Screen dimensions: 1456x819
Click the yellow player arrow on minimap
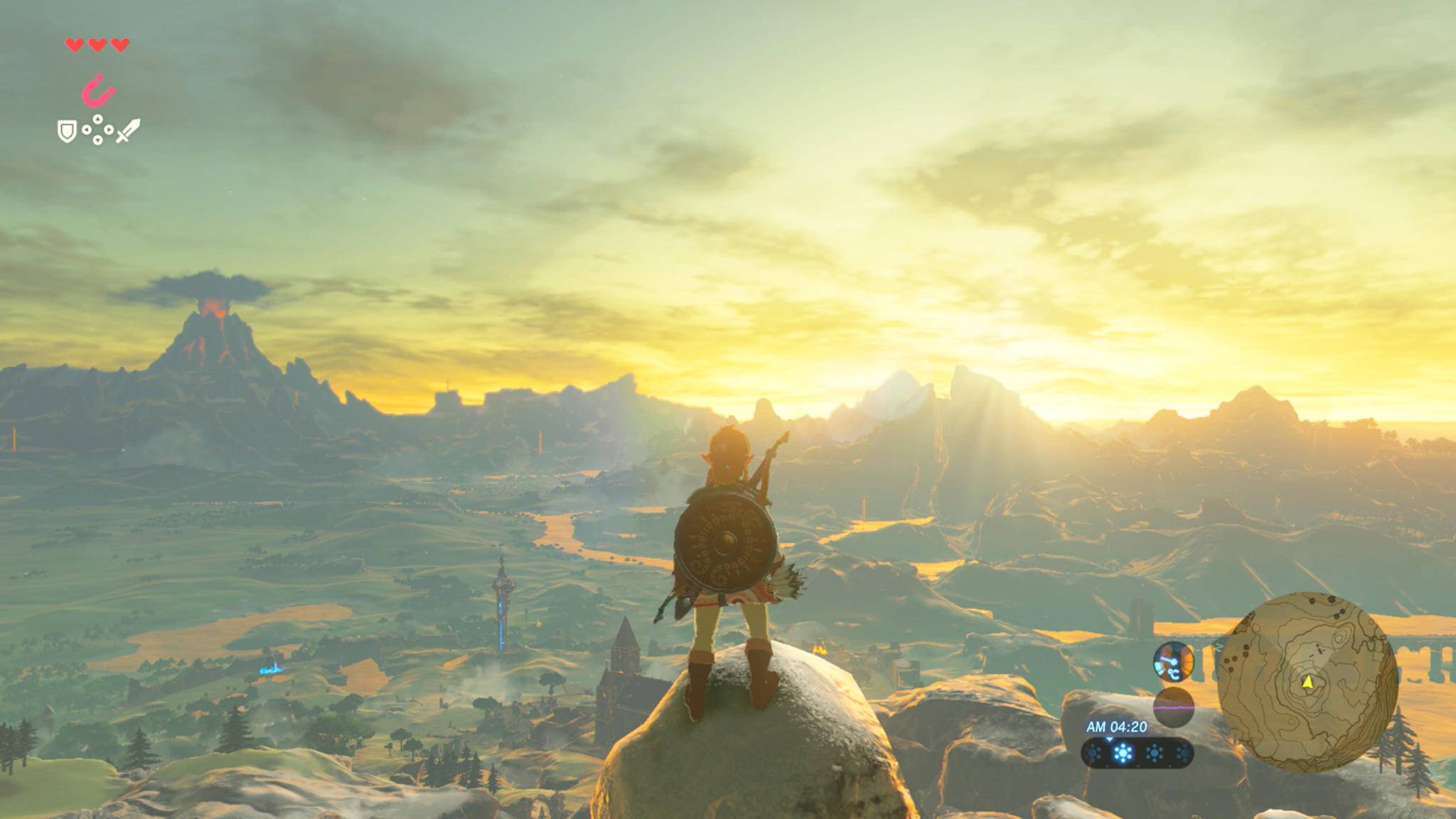tap(1307, 682)
